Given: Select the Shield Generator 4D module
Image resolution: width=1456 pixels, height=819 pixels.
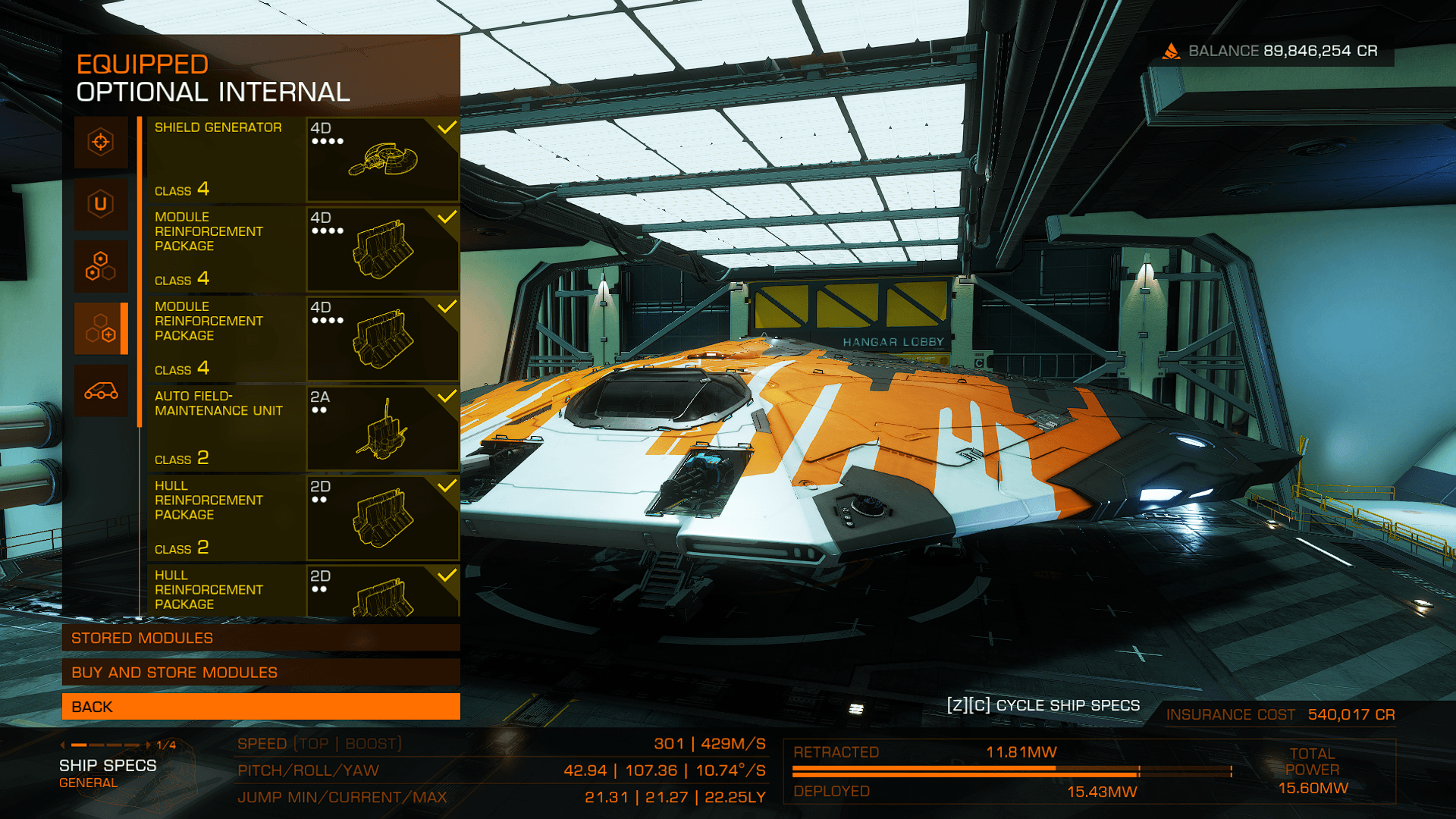Looking at the screenshot, I should (303, 159).
